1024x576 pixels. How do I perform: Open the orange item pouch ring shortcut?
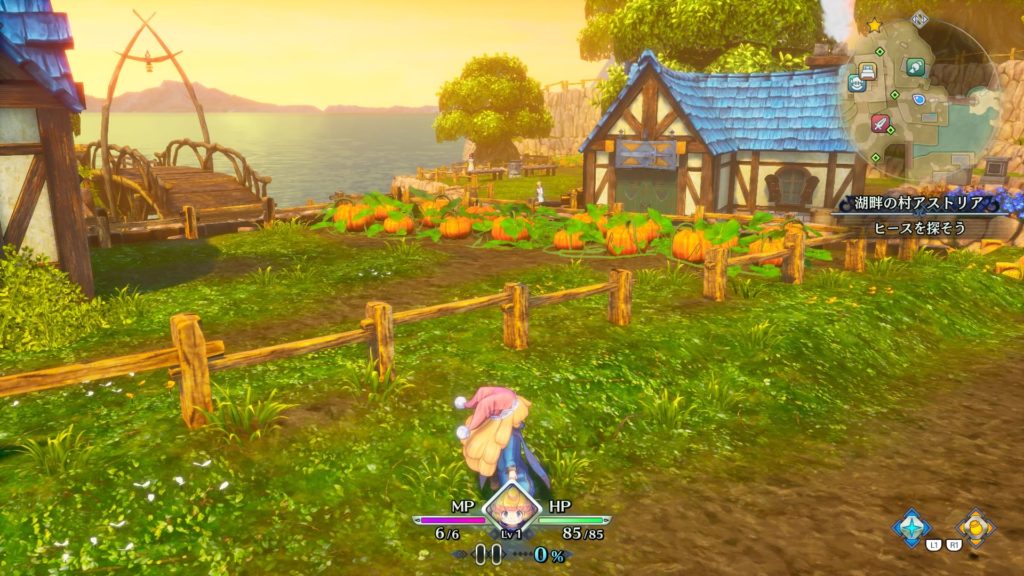click(973, 527)
